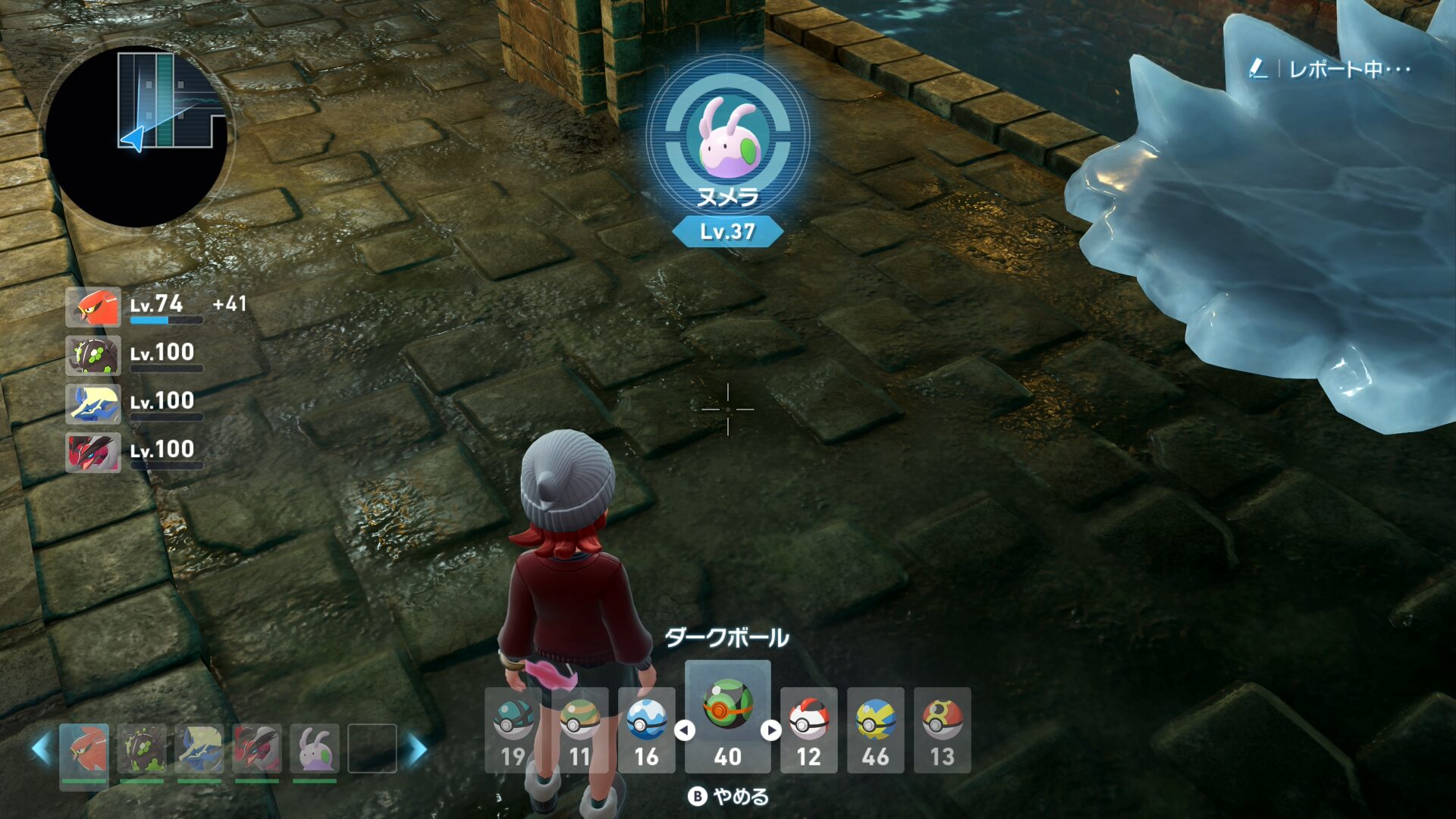Select Goomy in the bottom party bar

315,748
